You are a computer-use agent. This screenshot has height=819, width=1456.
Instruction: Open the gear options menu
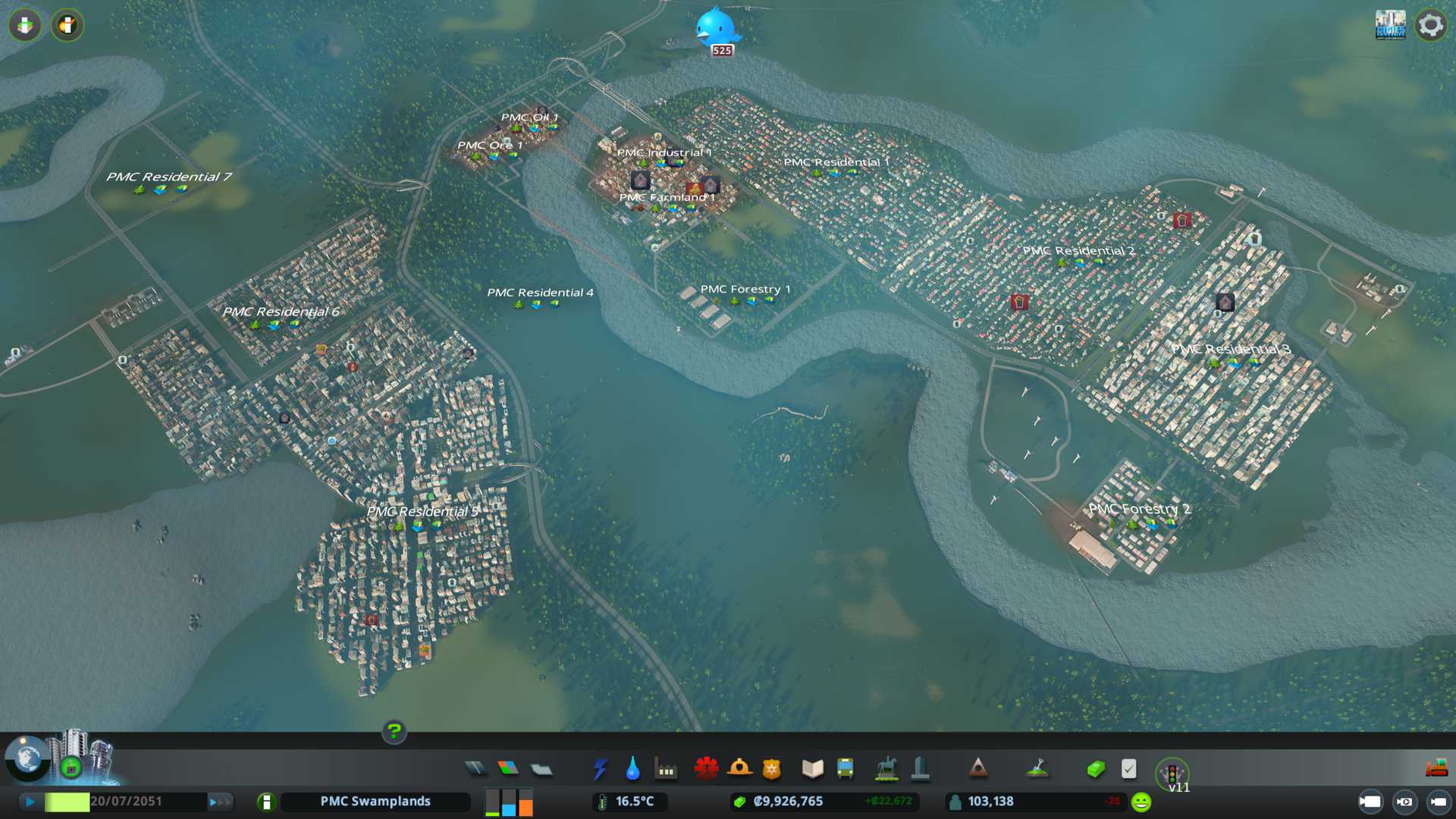(1430, 25)
